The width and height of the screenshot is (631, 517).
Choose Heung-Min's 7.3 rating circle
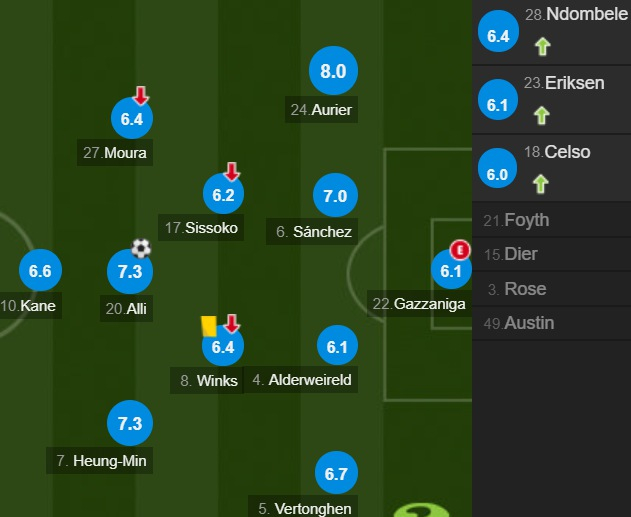130,423
